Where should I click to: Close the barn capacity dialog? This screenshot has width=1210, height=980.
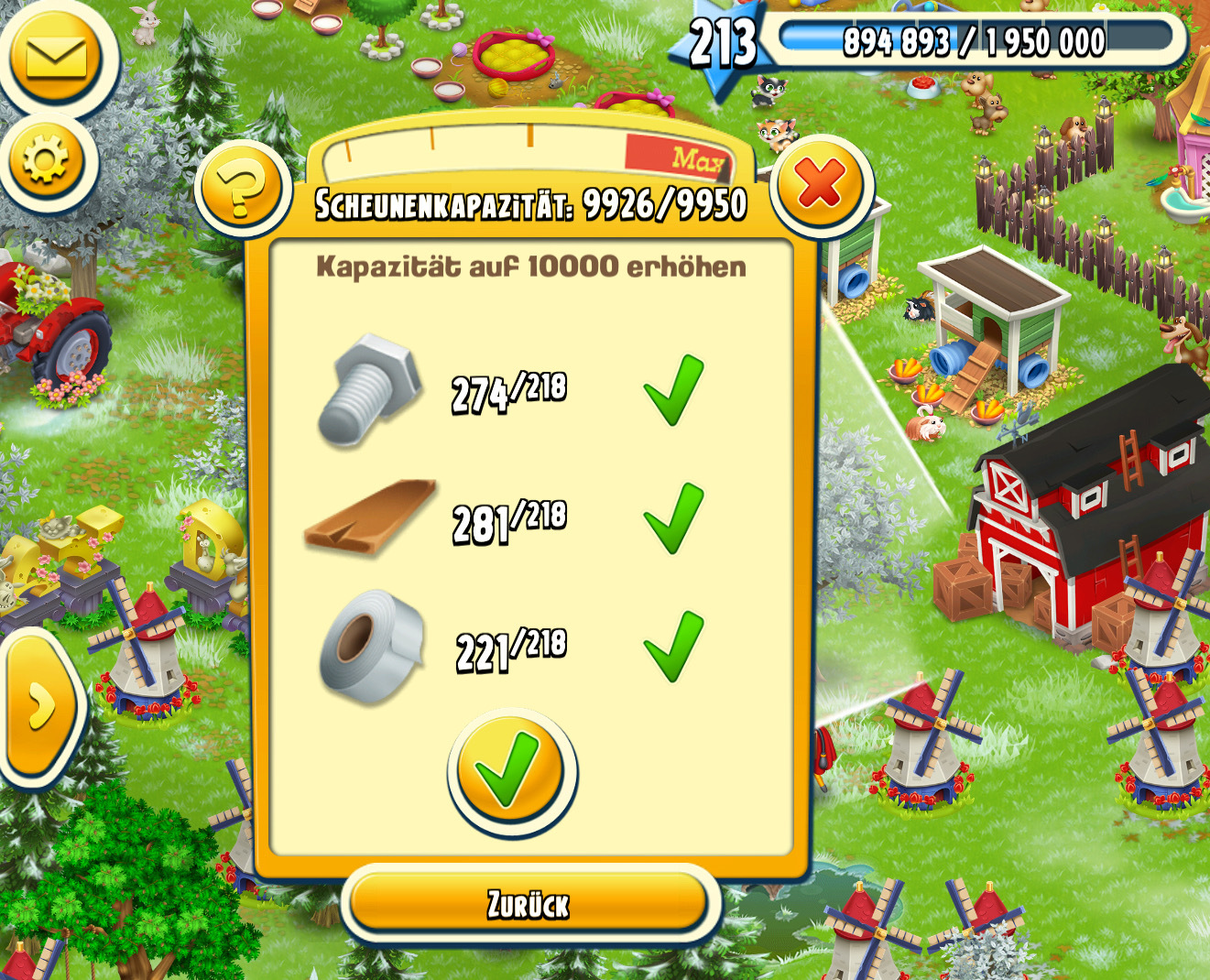(x=820, y=184)
